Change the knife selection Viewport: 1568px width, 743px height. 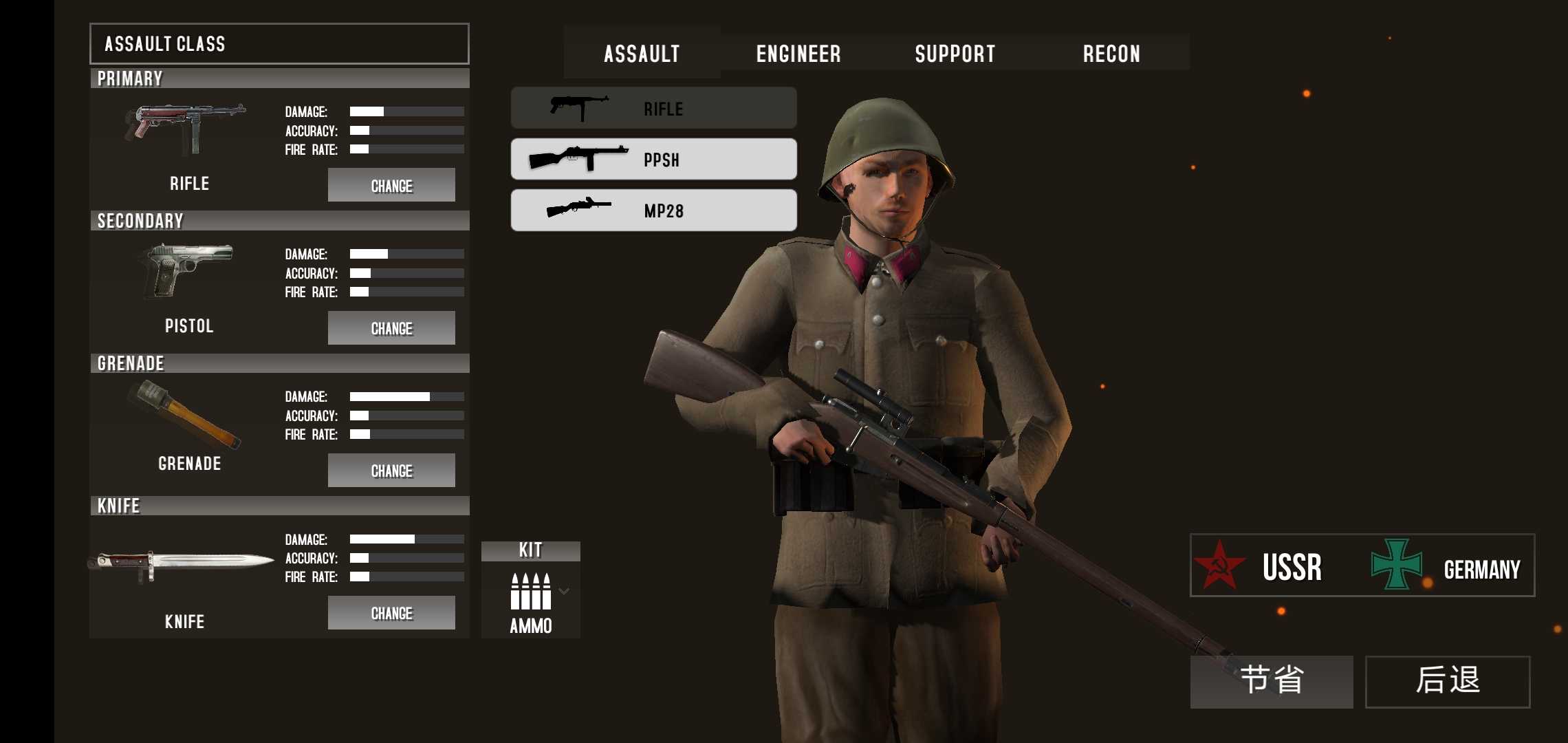(391, 613)
